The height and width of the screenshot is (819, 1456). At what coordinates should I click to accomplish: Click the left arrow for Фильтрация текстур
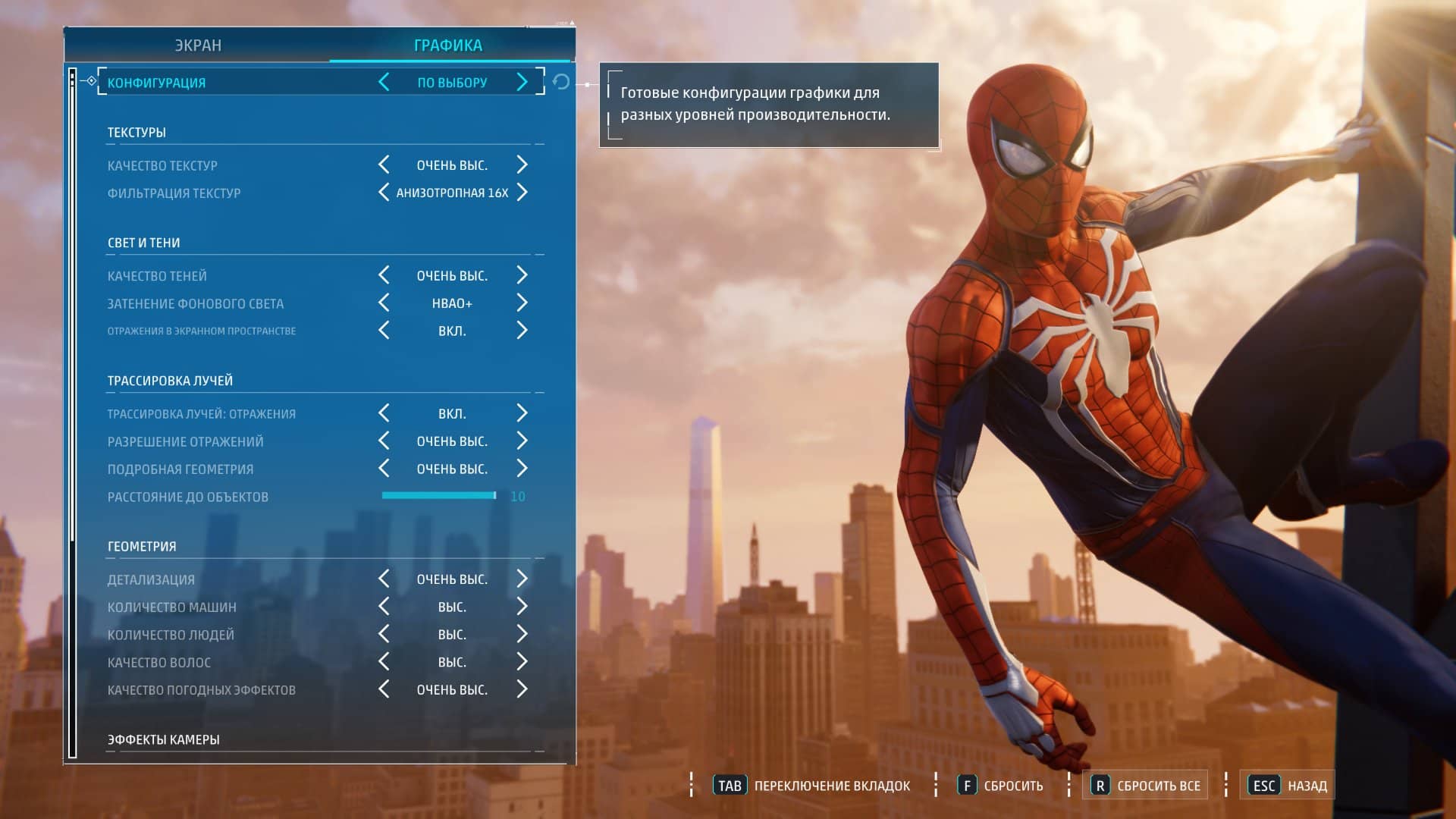pyautogui.click(x=384, y=193)
